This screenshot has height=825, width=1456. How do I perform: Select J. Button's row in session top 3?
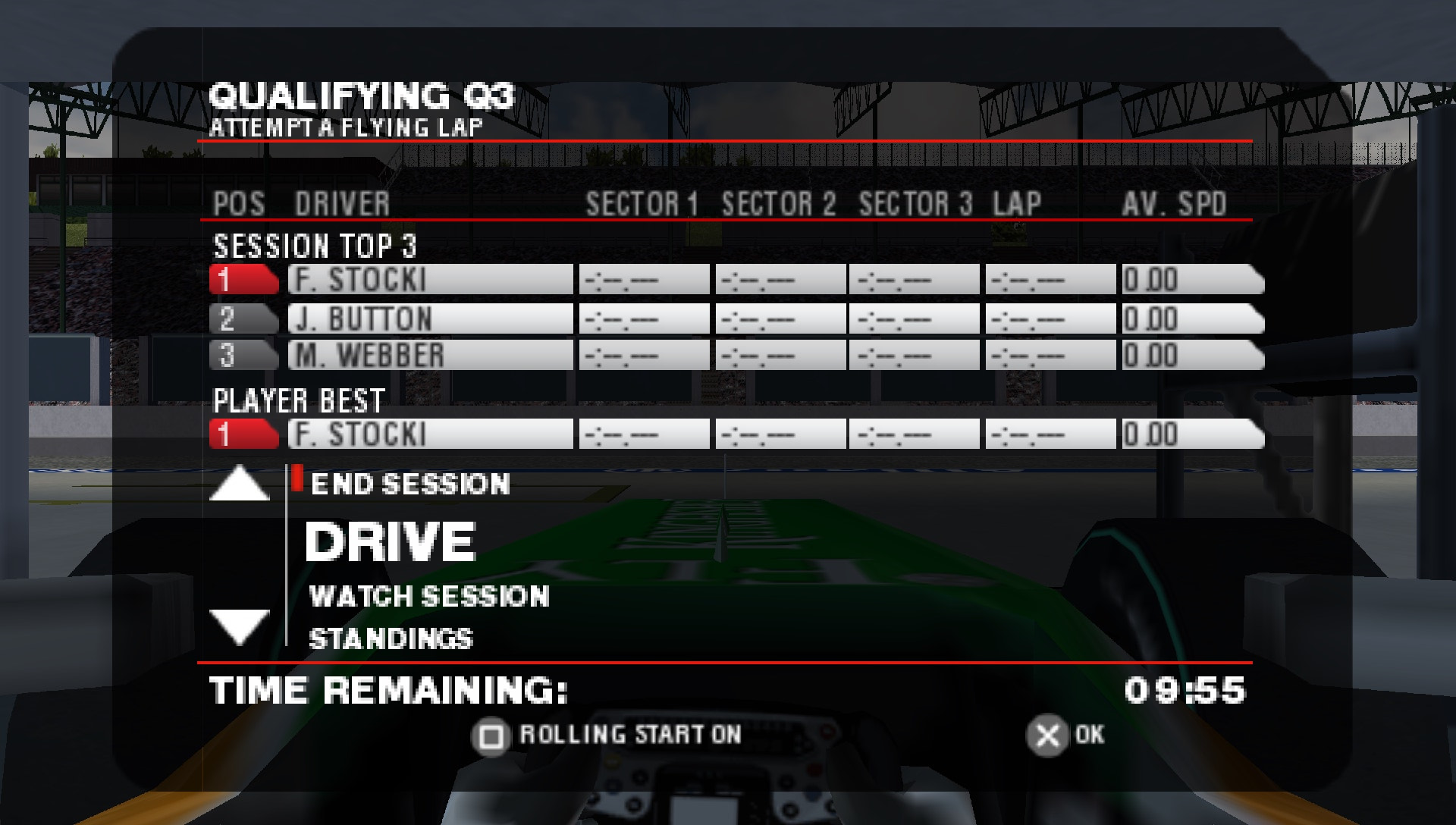430,319
